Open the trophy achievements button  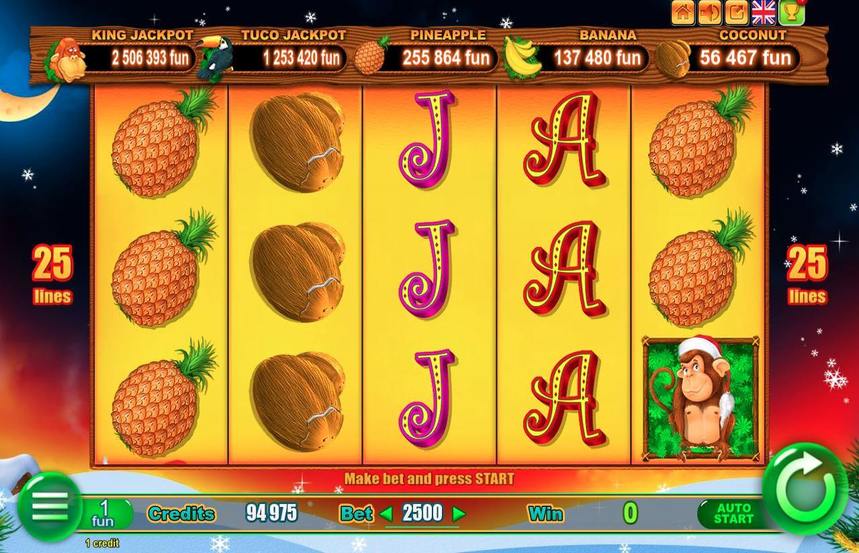point(792,12)
